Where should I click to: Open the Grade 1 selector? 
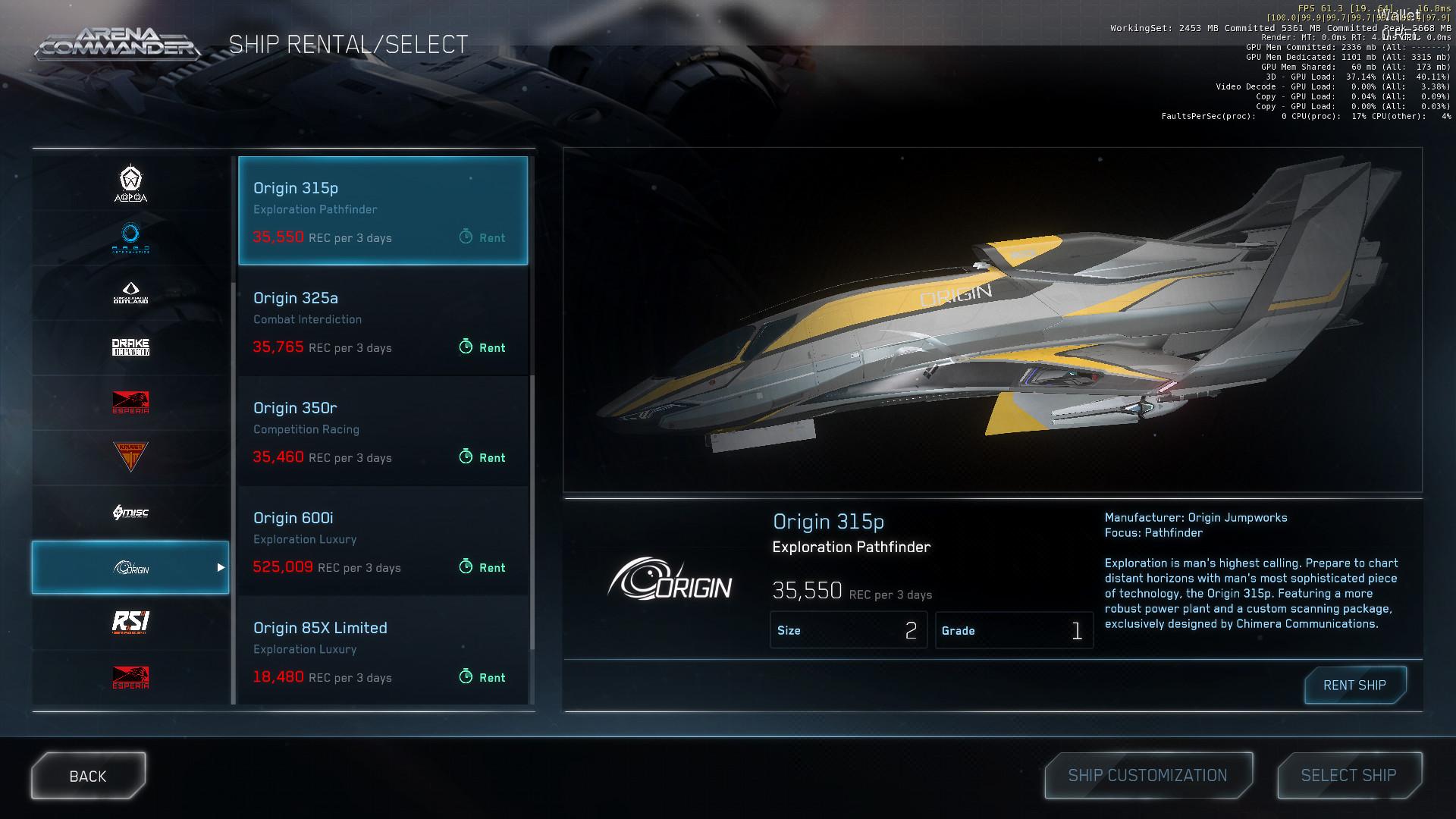point(1014,630)
